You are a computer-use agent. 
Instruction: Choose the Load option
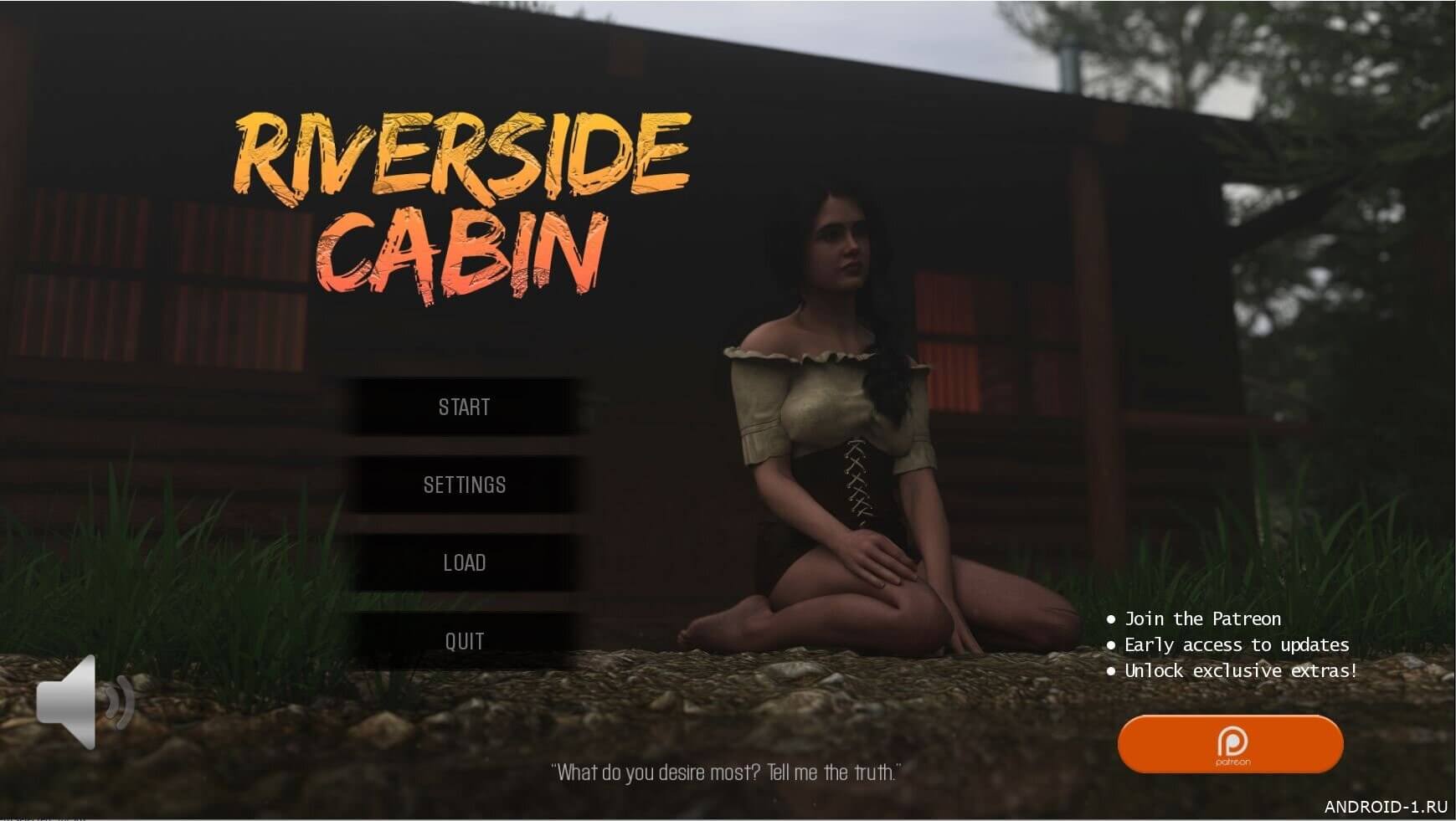pos(464,563)
